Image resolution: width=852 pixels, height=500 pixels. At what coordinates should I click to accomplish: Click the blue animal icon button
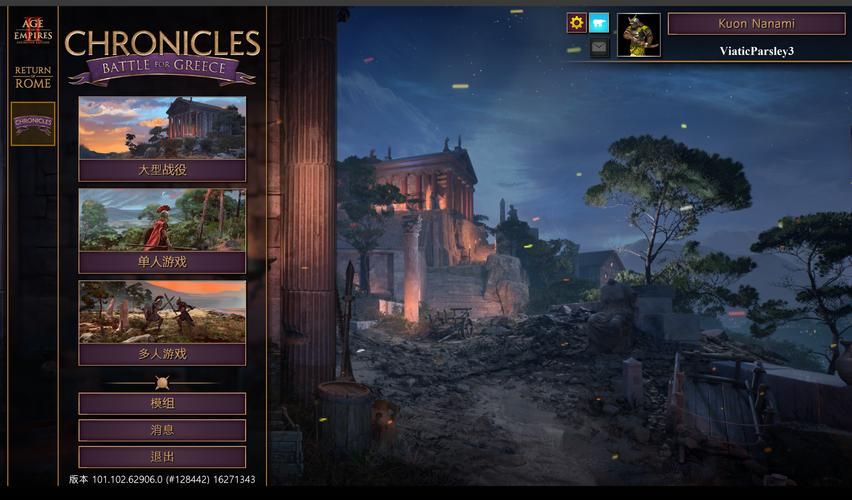599,22
